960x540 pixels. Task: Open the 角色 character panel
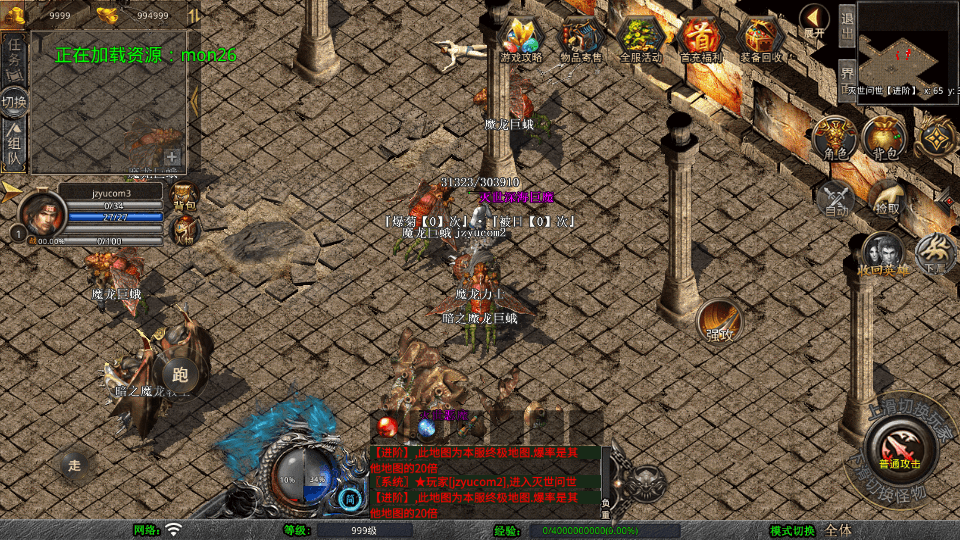pos(834,138)
